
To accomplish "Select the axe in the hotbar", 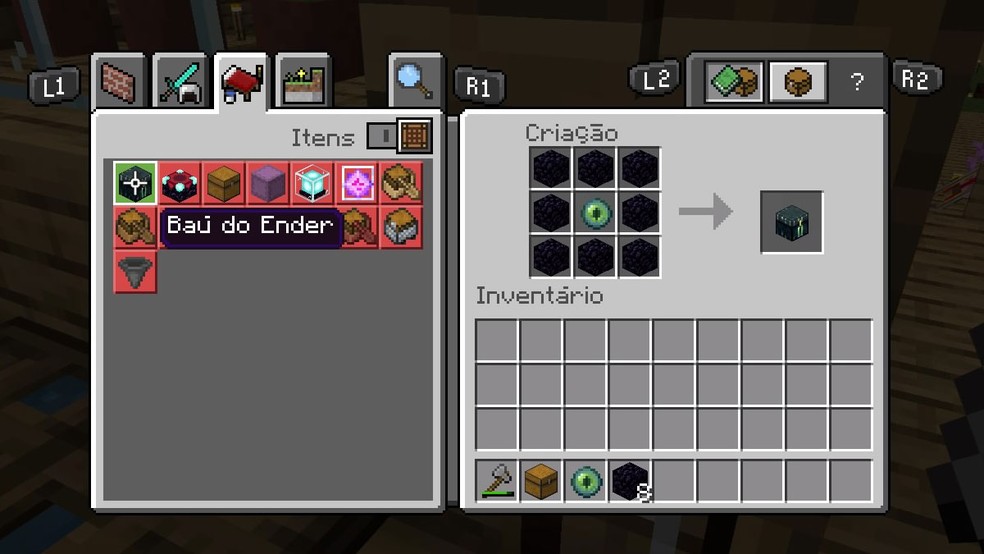I will pos(497,480).
